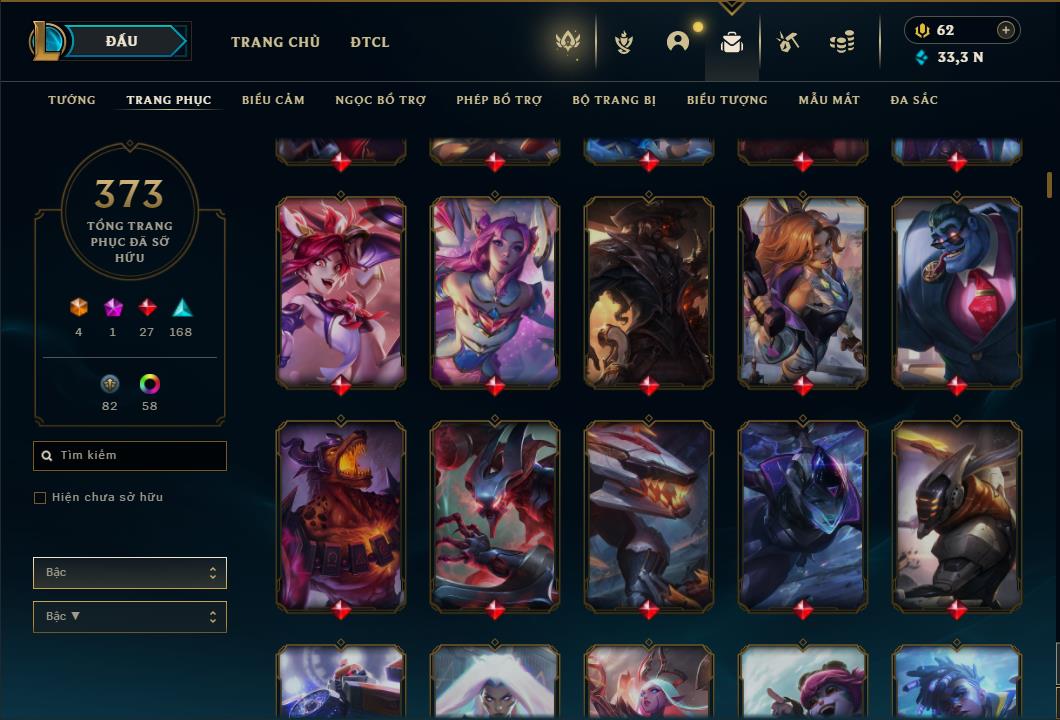Open the store coins icon
The image size is (1060, 720).
[842, 42]
